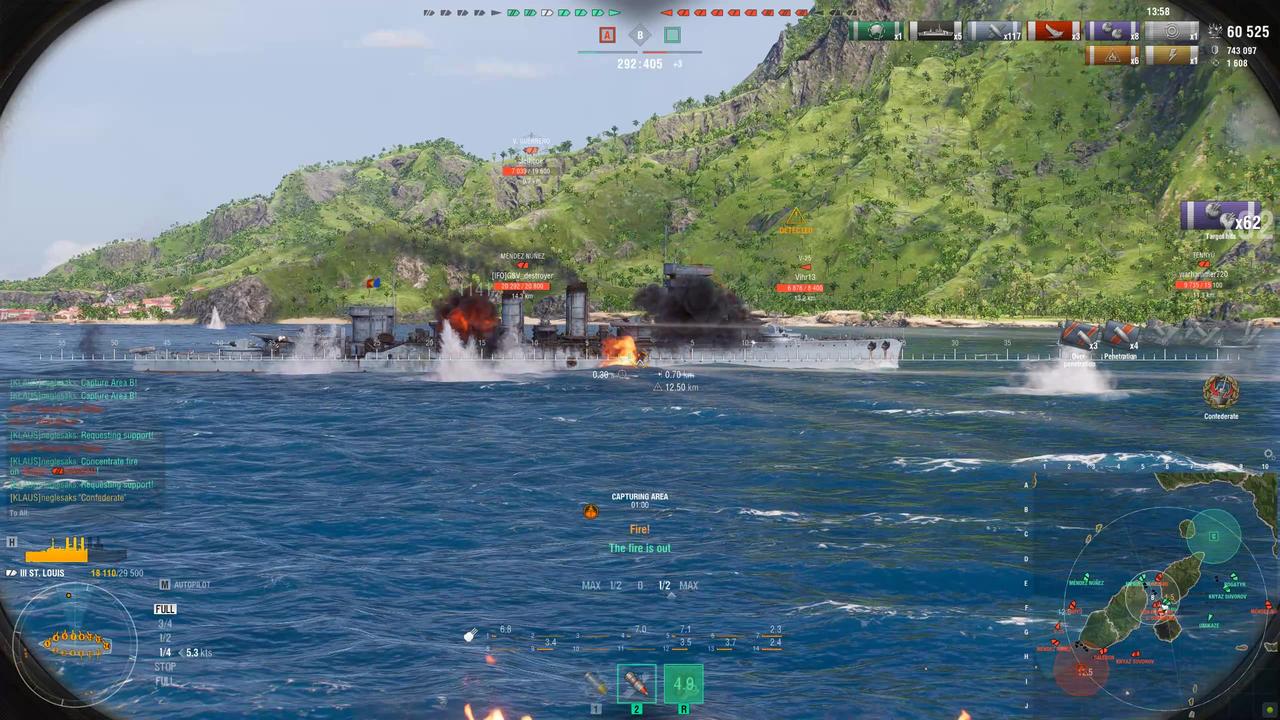Click the x117 main battery hits ribbon
This screenshot has width=1280, height=720.
(x=994, y=32)
